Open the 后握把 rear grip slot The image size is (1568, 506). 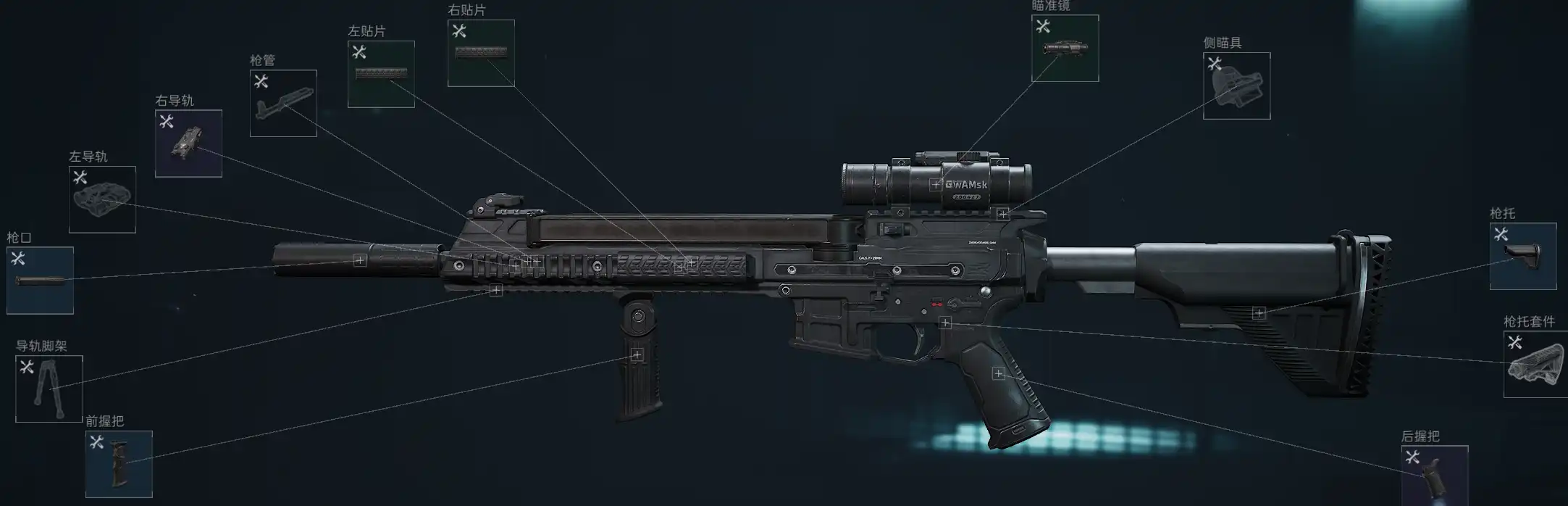1434,476
